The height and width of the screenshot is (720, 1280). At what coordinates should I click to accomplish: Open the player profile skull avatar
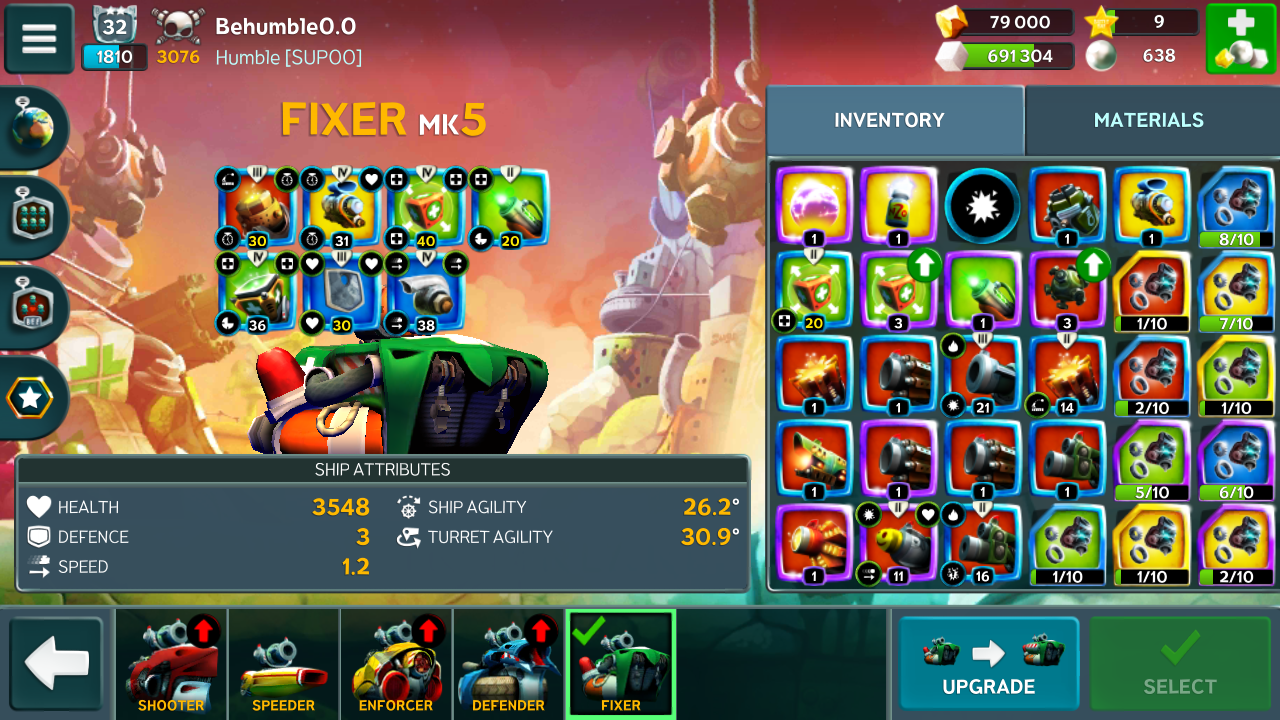pos(178,26)
